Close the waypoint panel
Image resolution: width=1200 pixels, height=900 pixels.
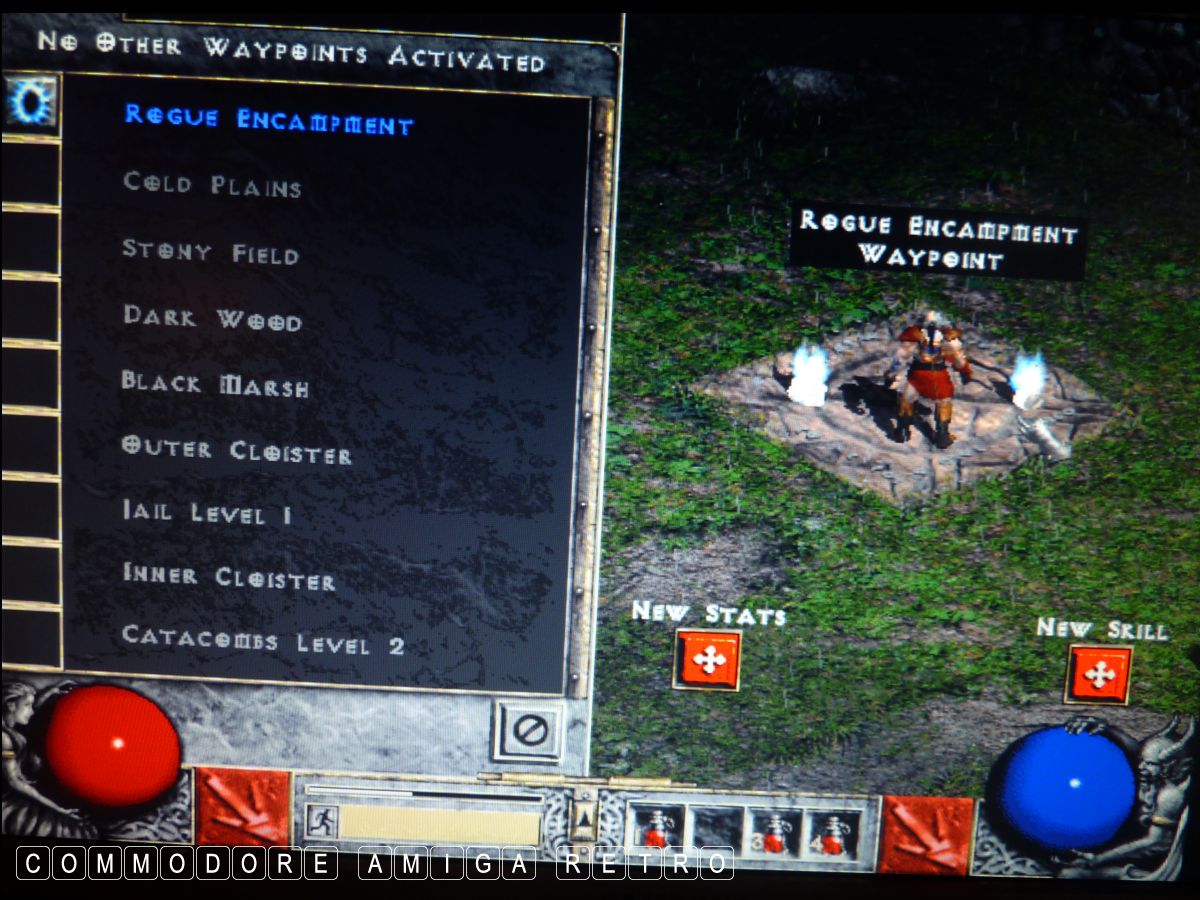(x=528, y=731)
